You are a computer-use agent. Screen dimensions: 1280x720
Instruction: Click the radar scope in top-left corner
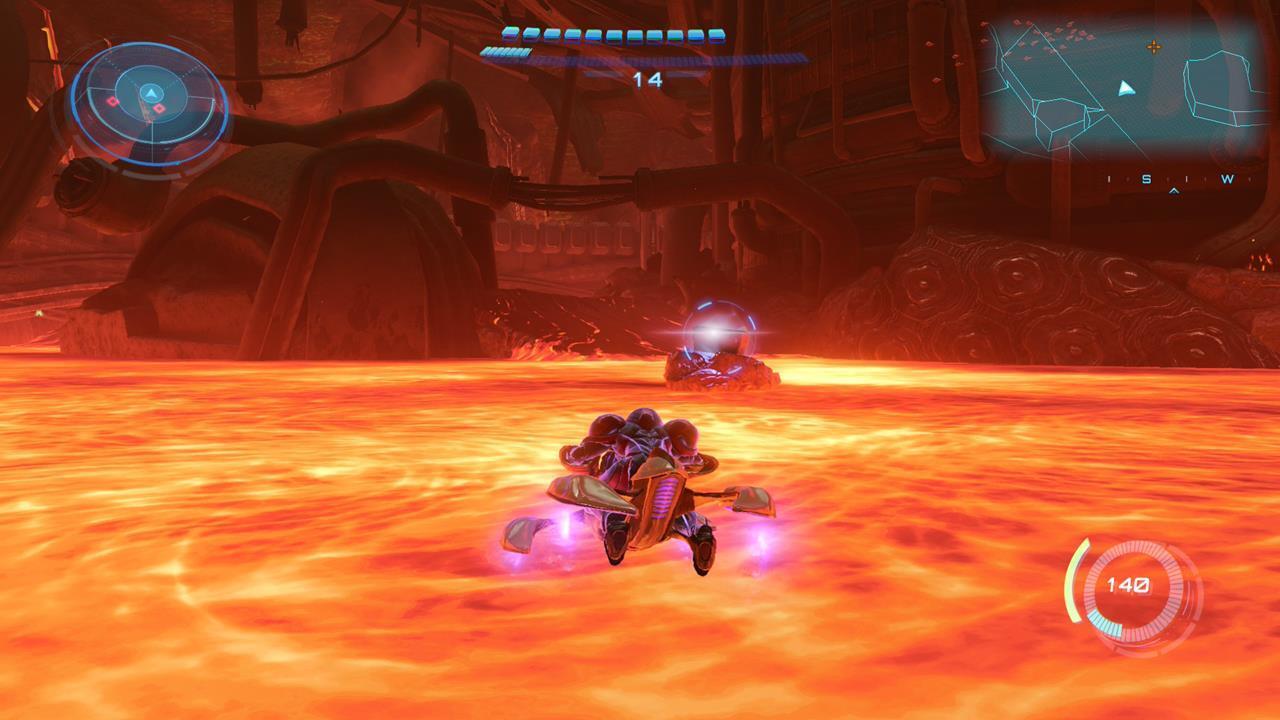[150, 105]
